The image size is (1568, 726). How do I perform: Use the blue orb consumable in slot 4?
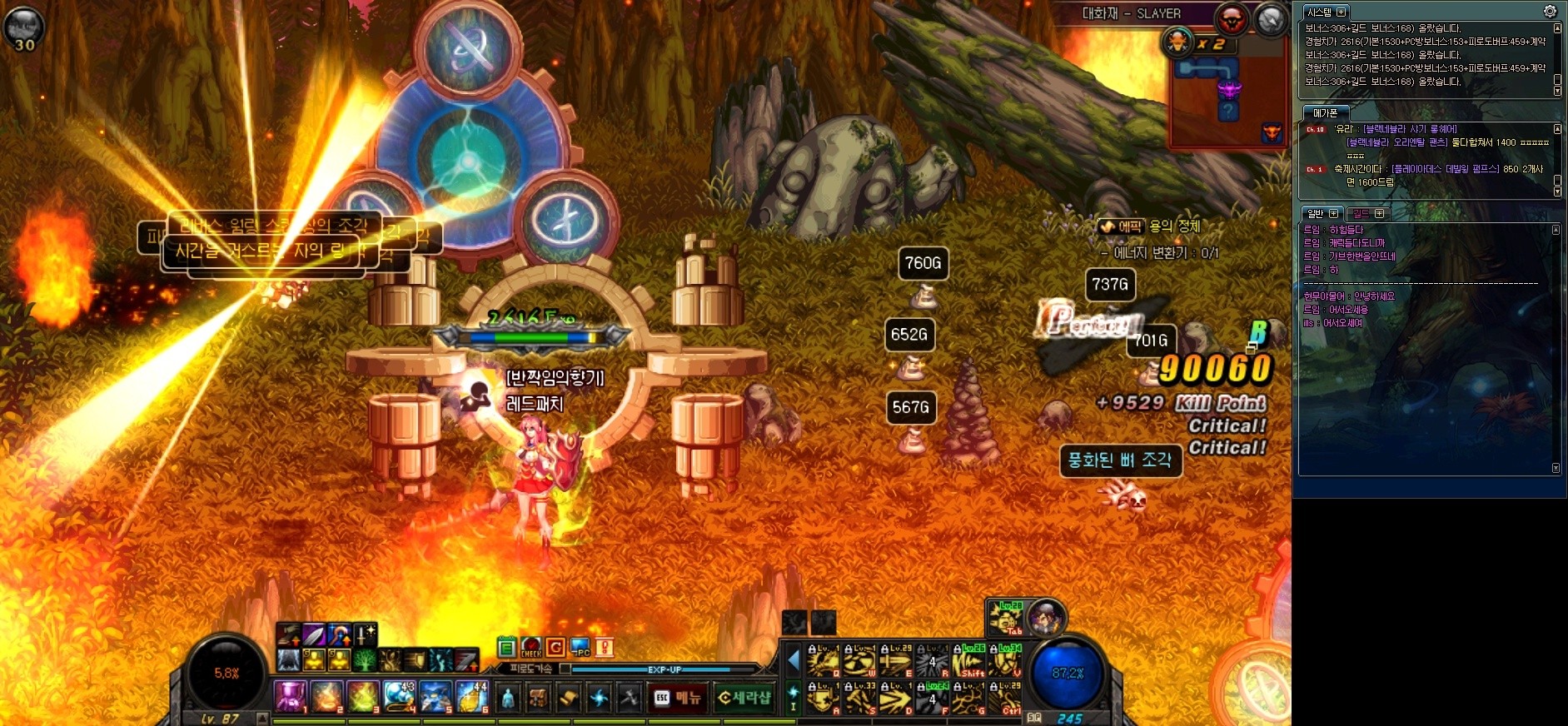click(400, 697)
